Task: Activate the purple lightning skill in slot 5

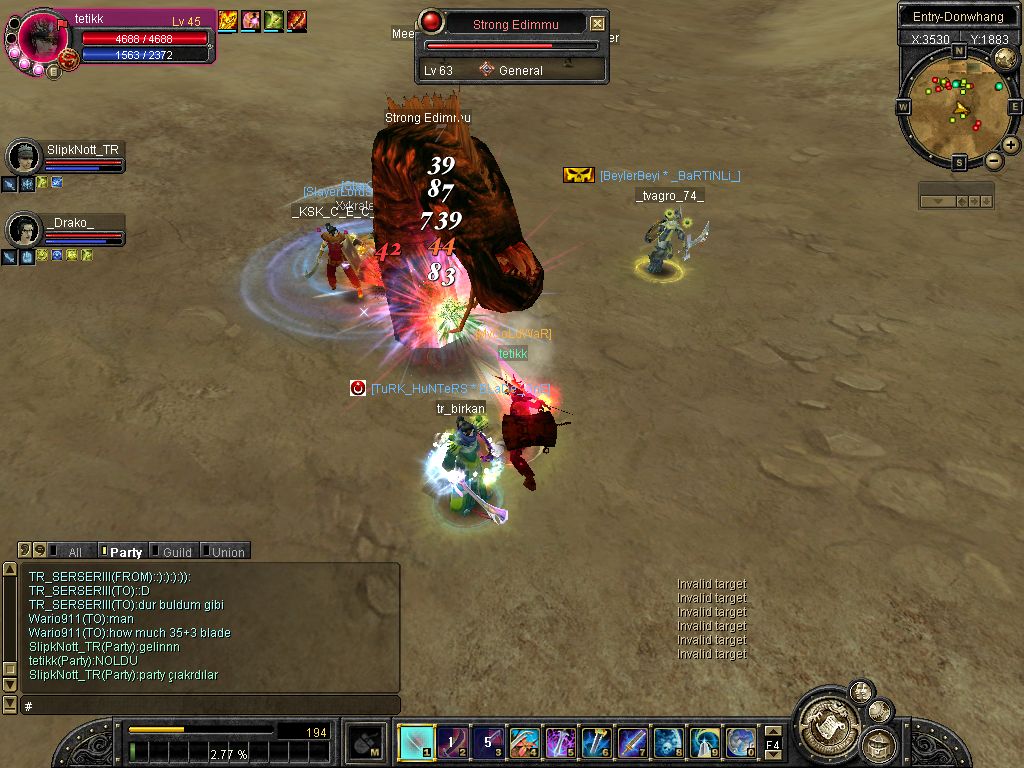Action: click(x=559, y=742)
